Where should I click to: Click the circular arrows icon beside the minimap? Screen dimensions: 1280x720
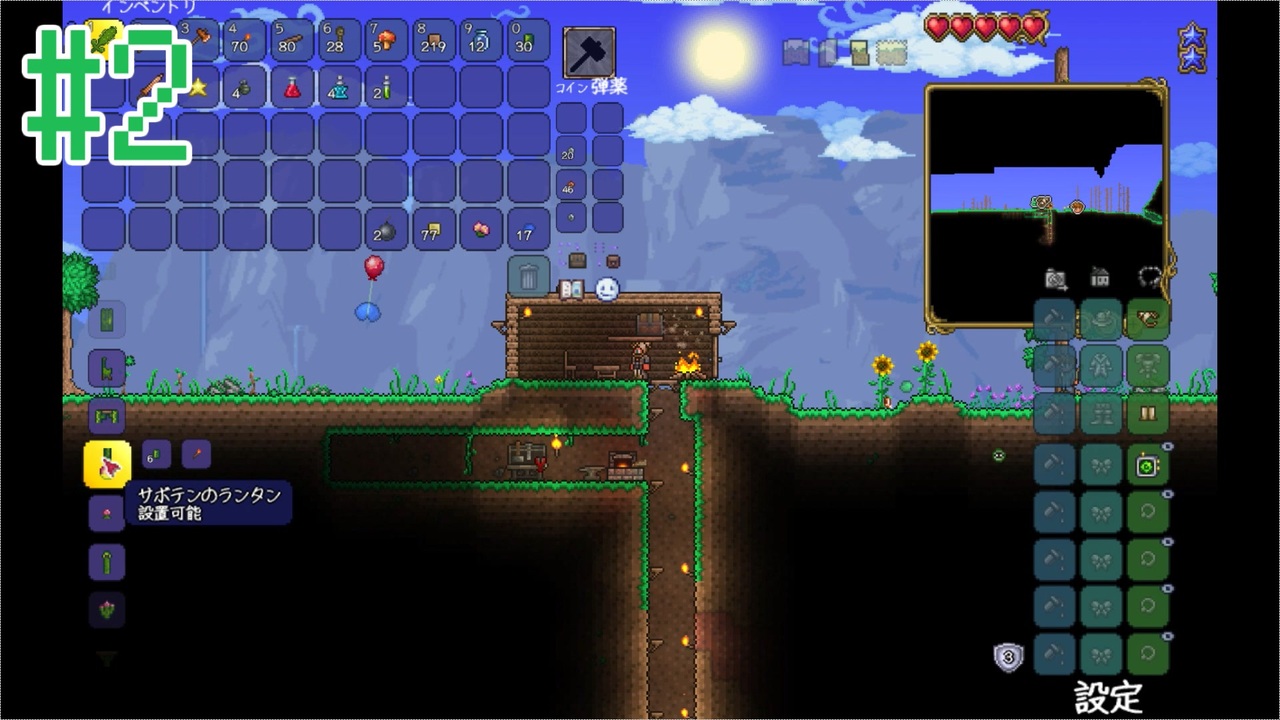[1148, 278]
